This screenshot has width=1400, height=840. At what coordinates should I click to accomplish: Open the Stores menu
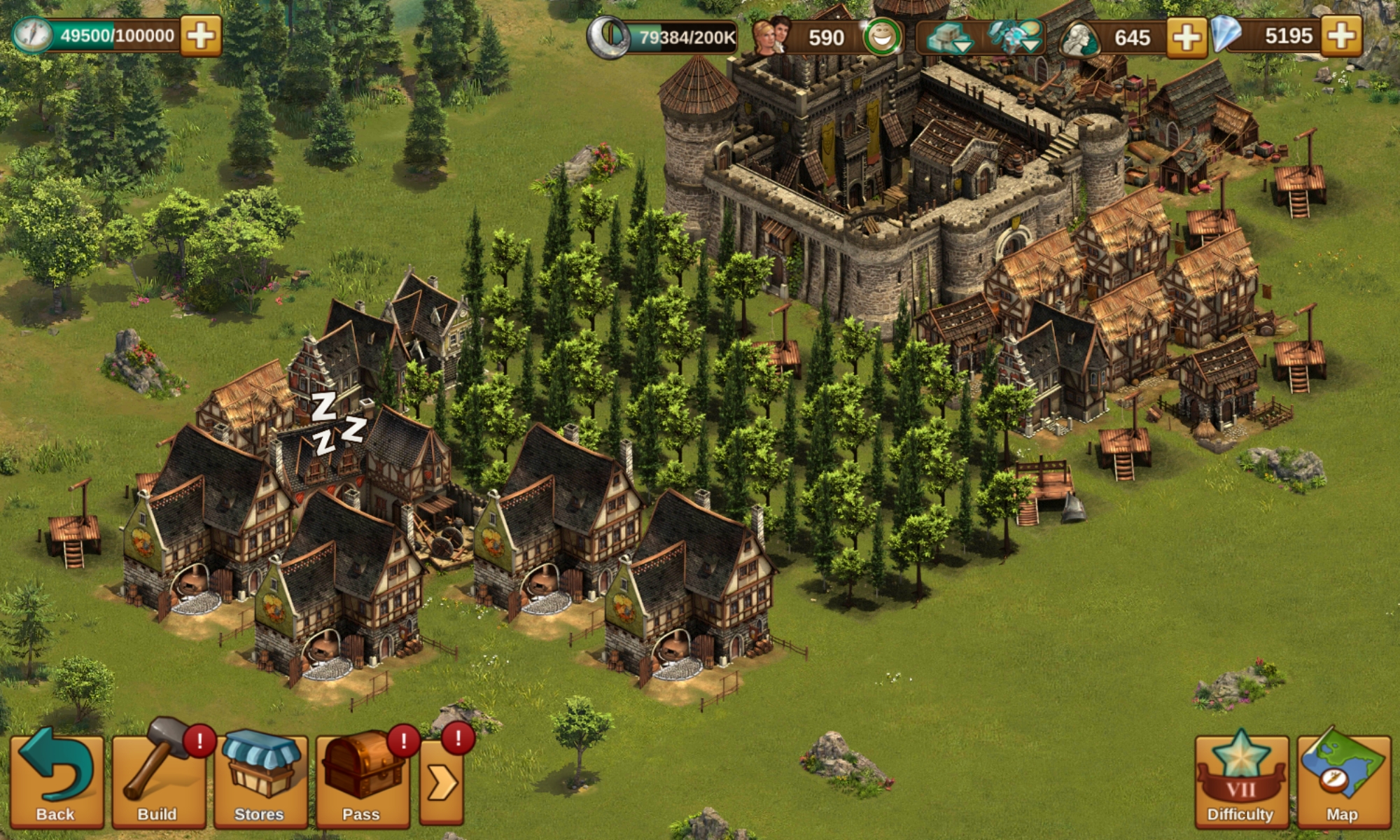260,780
